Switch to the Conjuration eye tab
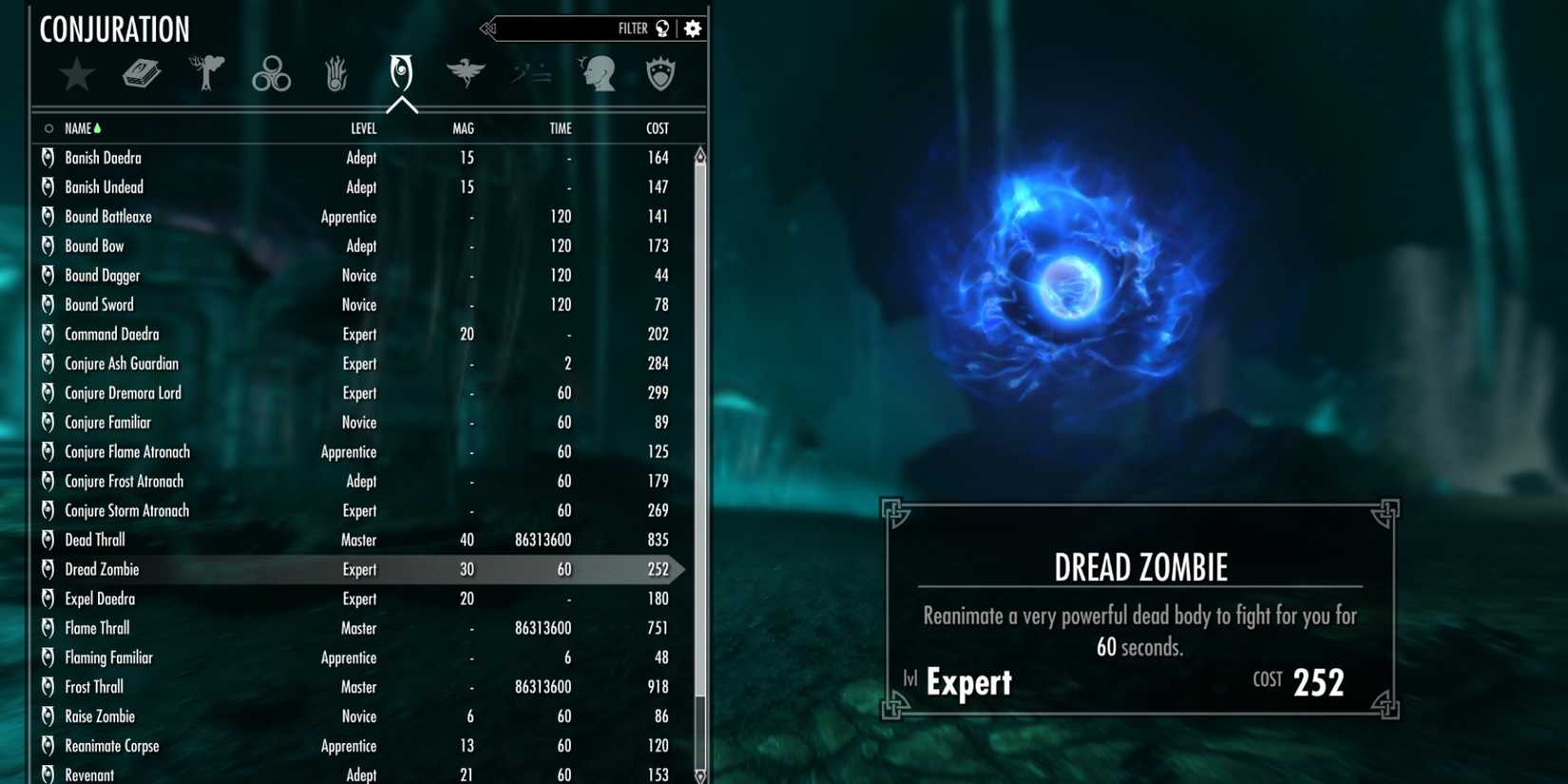 pos(400,74)
